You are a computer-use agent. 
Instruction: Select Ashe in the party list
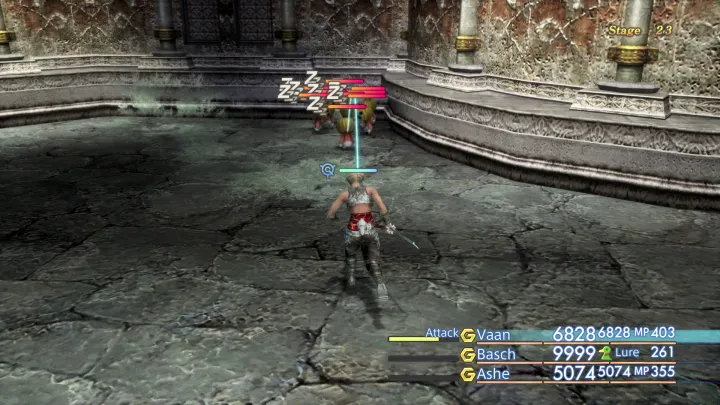tap(494, 373)
